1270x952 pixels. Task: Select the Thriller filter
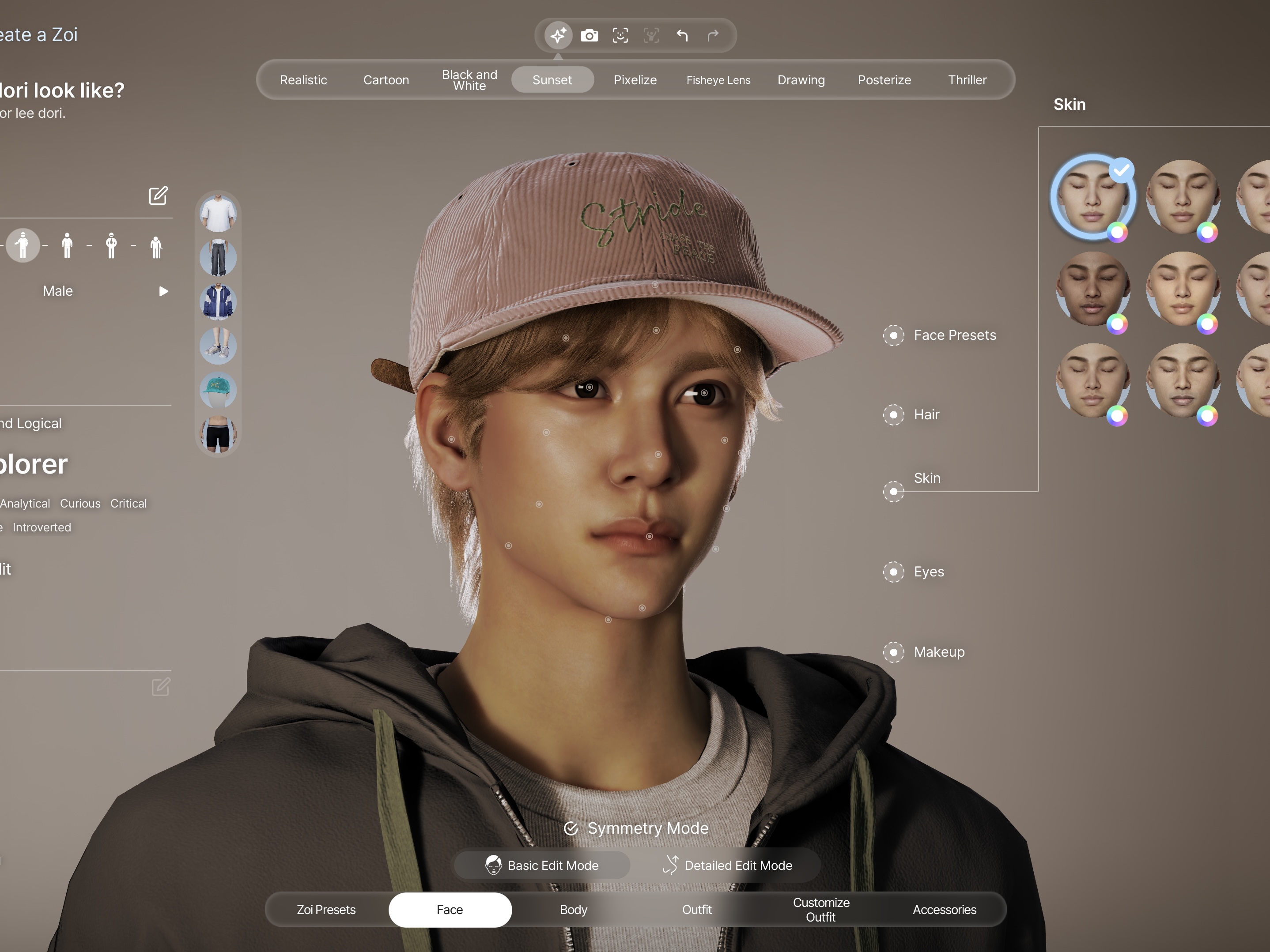click(x=967, y=80)
